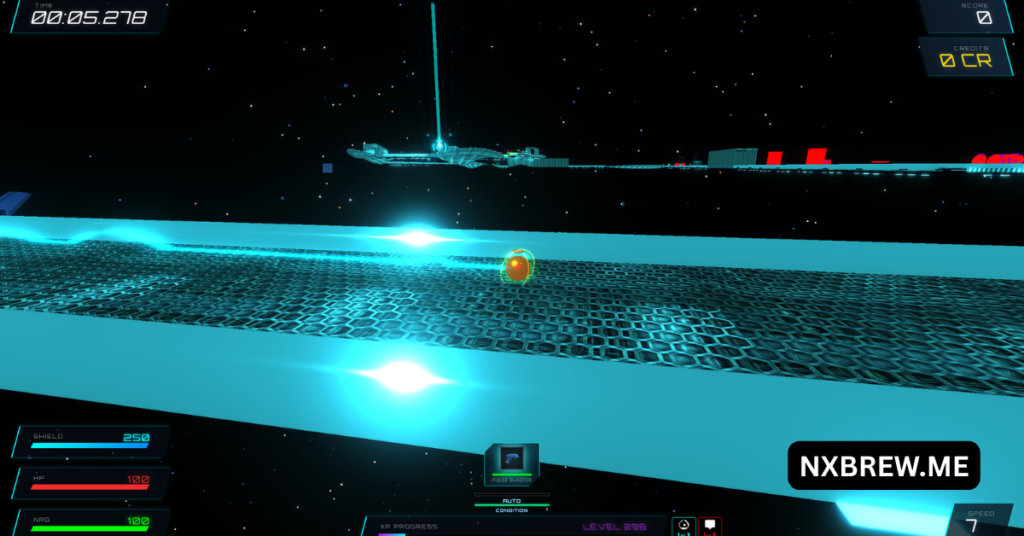Click the teal-bordered ability icon
Screen dimensions: 1024x536
(684, 526)
